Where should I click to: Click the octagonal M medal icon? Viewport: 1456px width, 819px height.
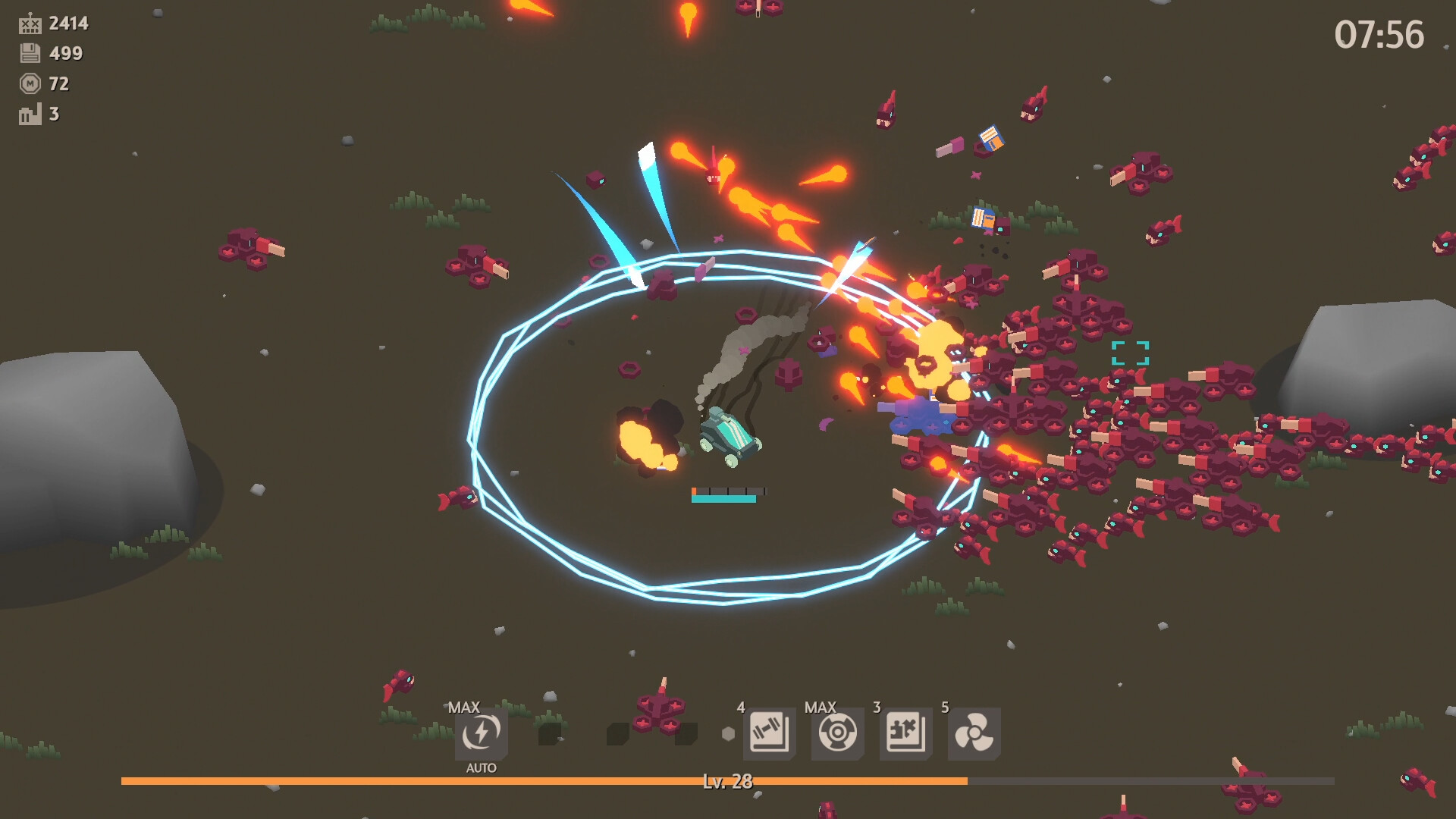coord(29,84)
